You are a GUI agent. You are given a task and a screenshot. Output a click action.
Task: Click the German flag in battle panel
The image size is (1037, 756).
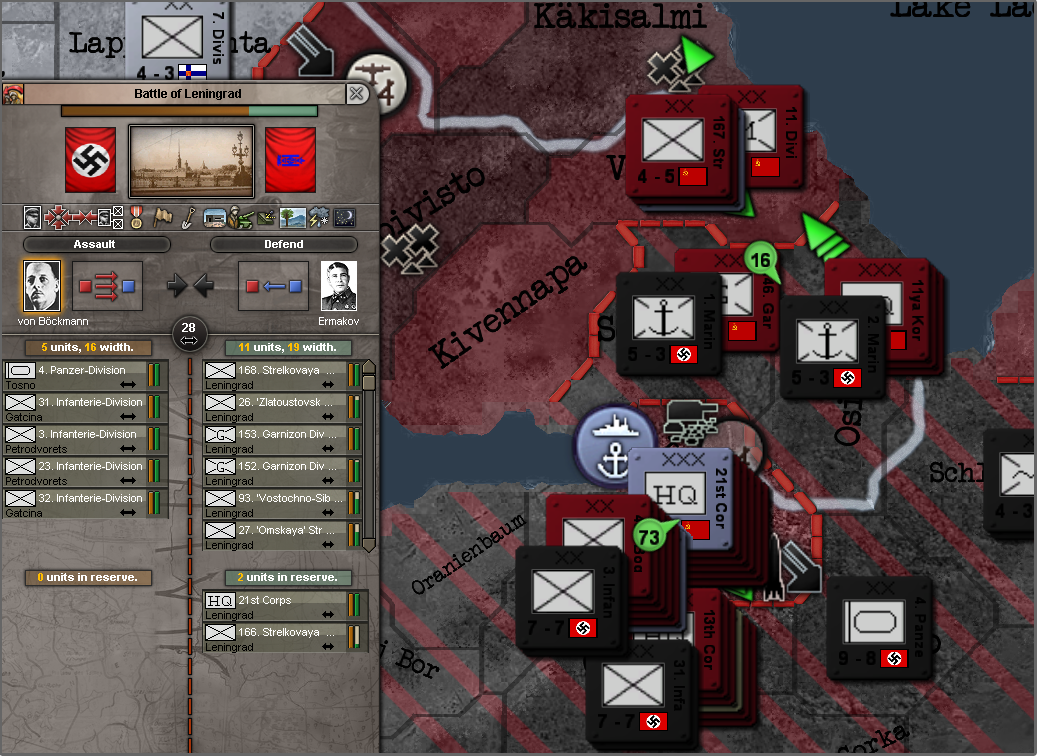(90, 160)
